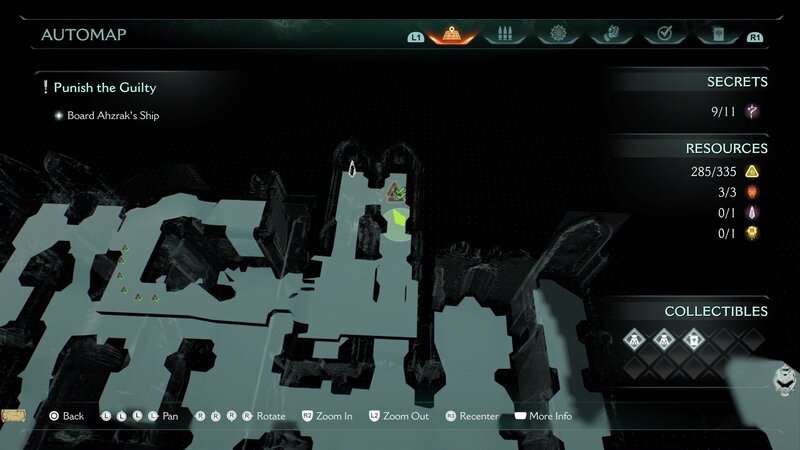Click the Board Ahzrak's Ship sub-objective

[112, 116]
